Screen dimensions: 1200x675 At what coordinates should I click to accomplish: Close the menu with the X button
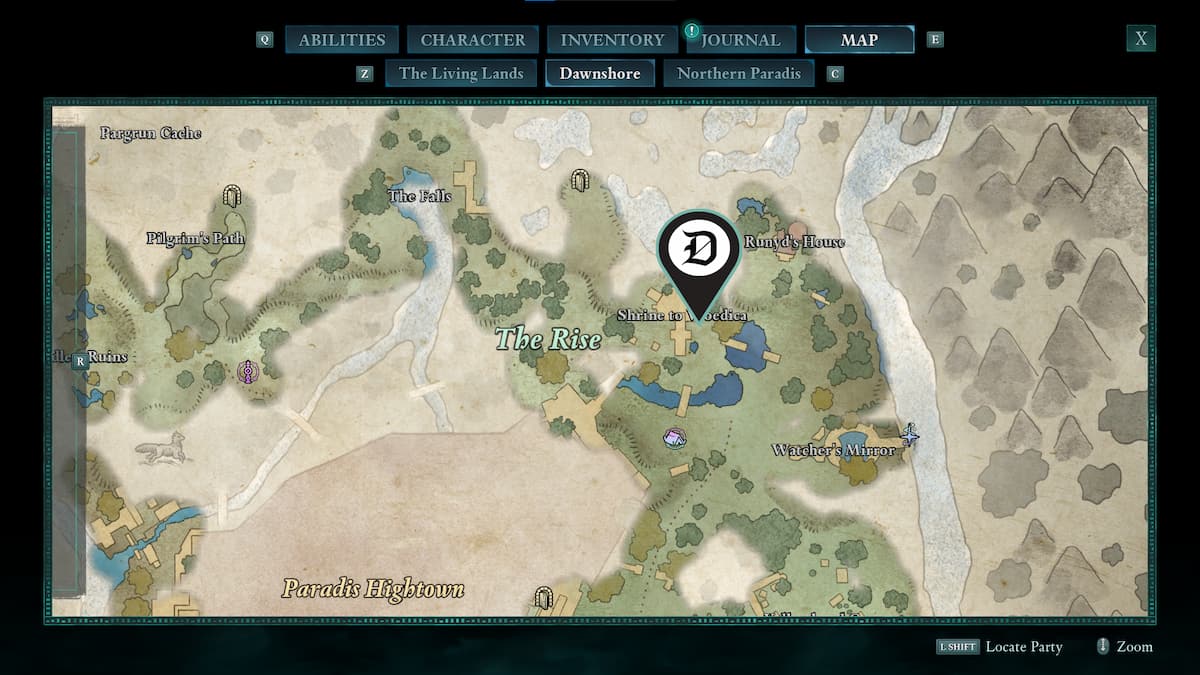(x=1140, y=39)
